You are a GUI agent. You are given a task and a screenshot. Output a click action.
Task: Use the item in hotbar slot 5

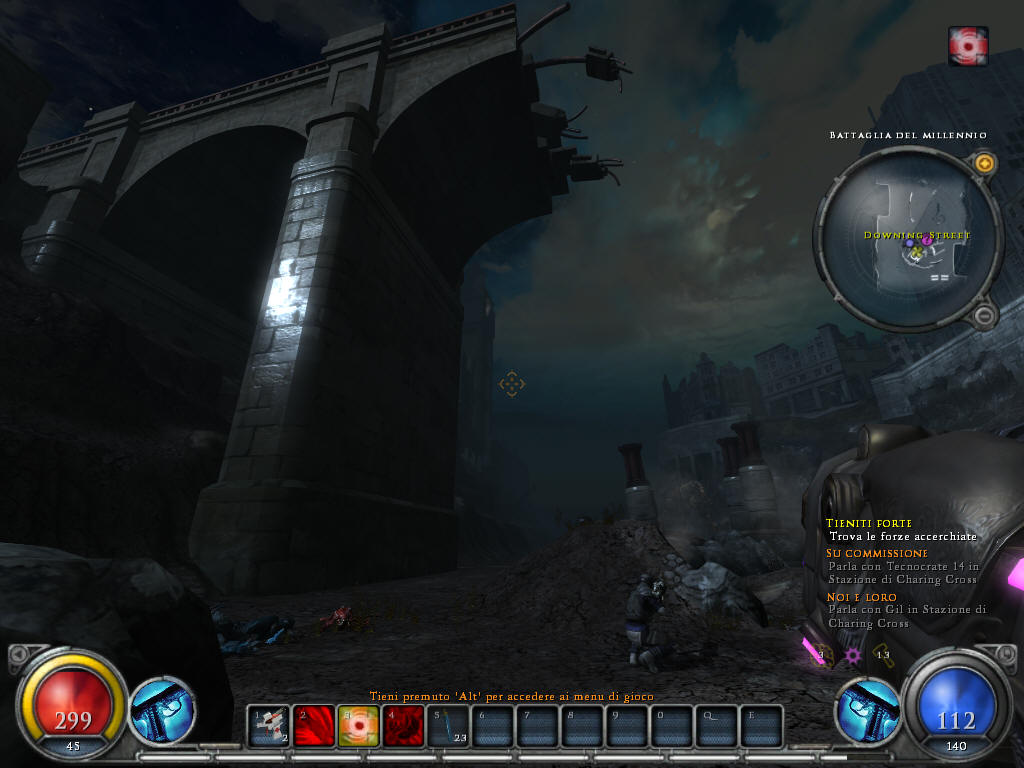click(x=448, y=726)
